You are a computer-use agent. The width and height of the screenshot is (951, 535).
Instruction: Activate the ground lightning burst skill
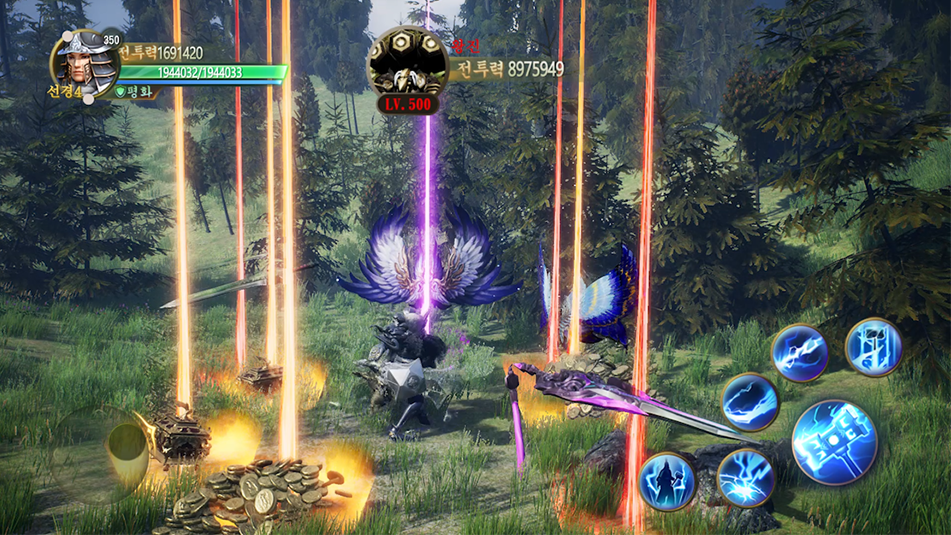(x=745, y=477)
